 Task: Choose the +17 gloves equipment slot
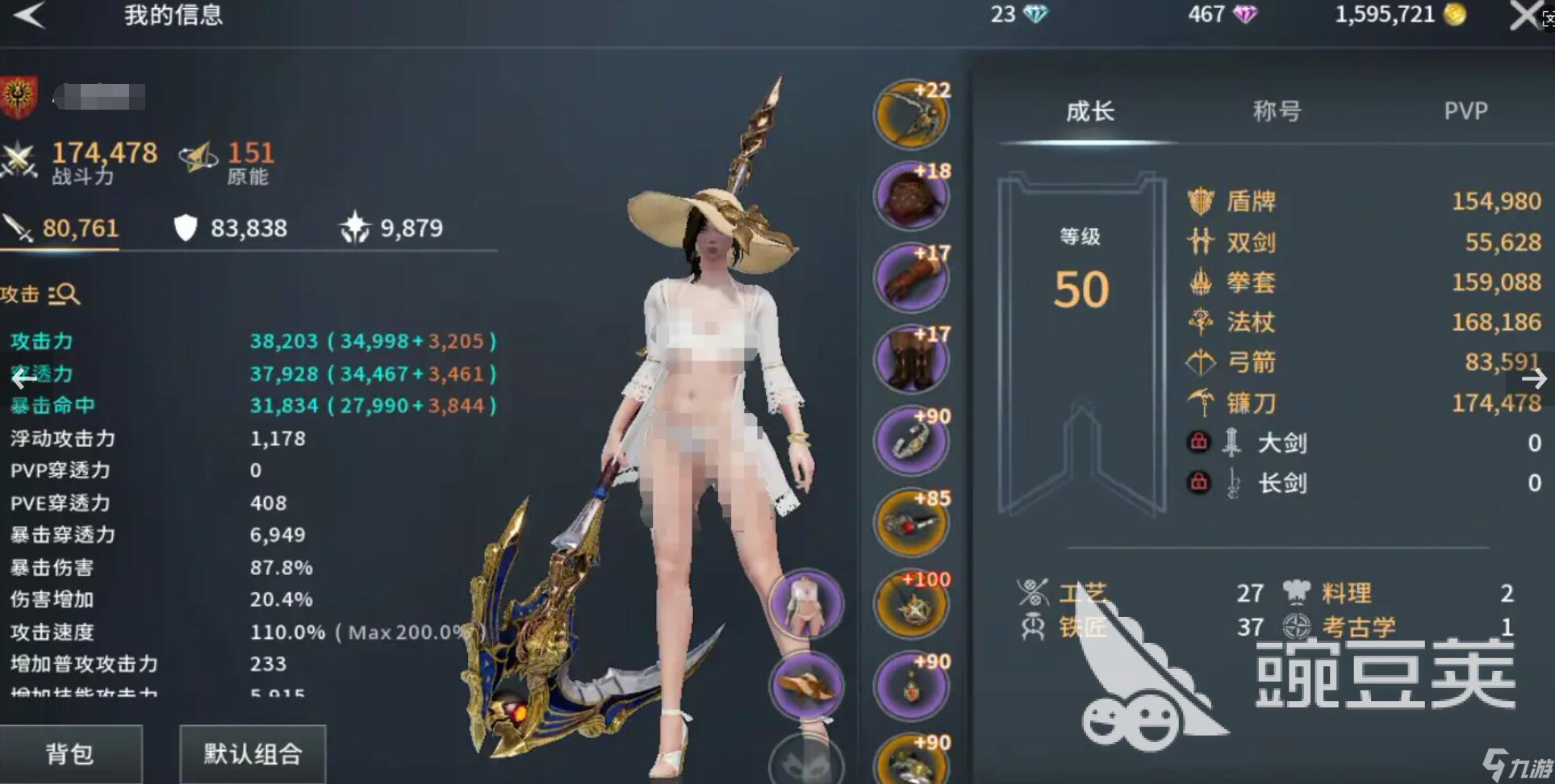tap(912, 278)
